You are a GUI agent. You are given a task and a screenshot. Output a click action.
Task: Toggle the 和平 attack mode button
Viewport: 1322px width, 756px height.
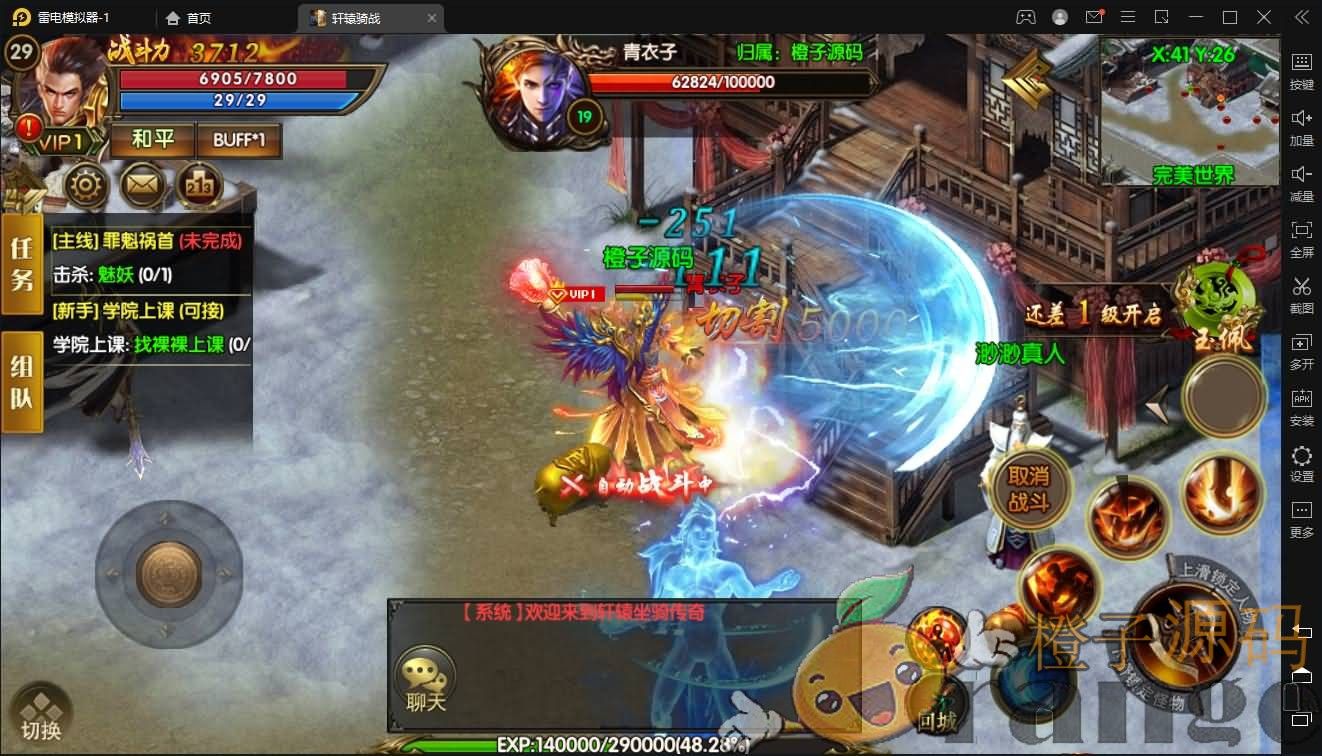tap(153, 139)
